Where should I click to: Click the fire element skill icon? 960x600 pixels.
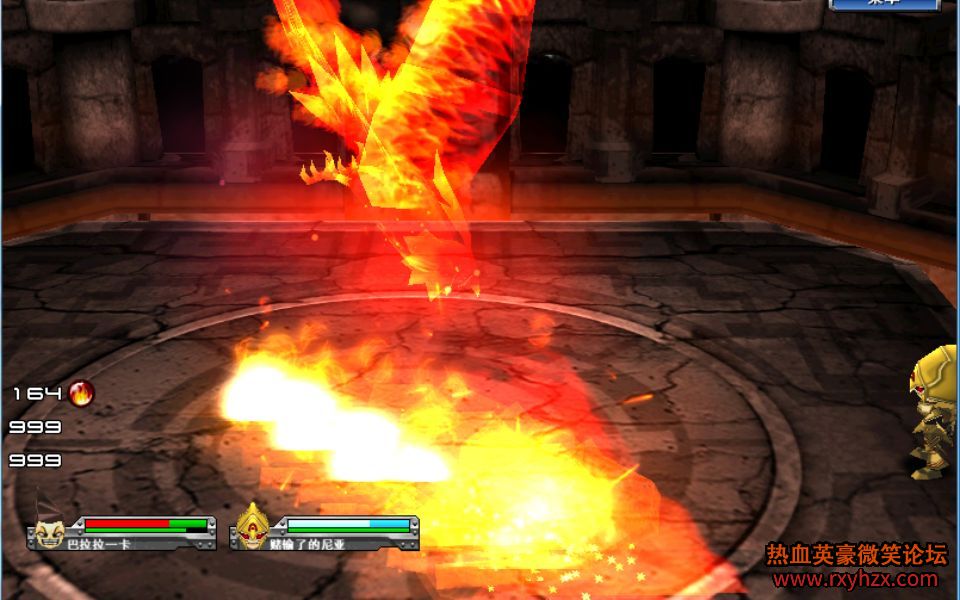81,393
